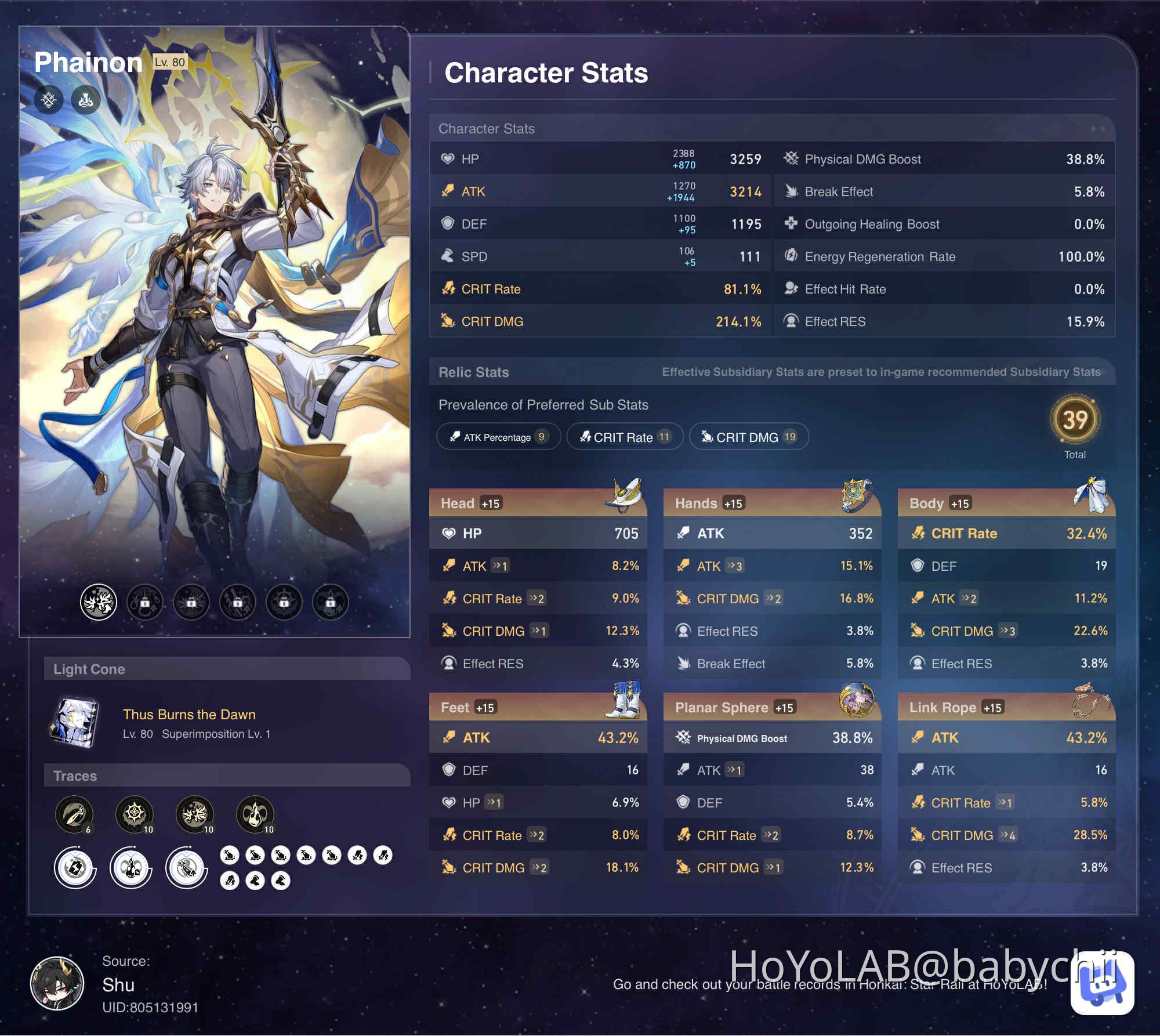Click the Physical element icon beside Phainon's name
The height and width of the screenshot is (1036, 1160).
(49, 99)
